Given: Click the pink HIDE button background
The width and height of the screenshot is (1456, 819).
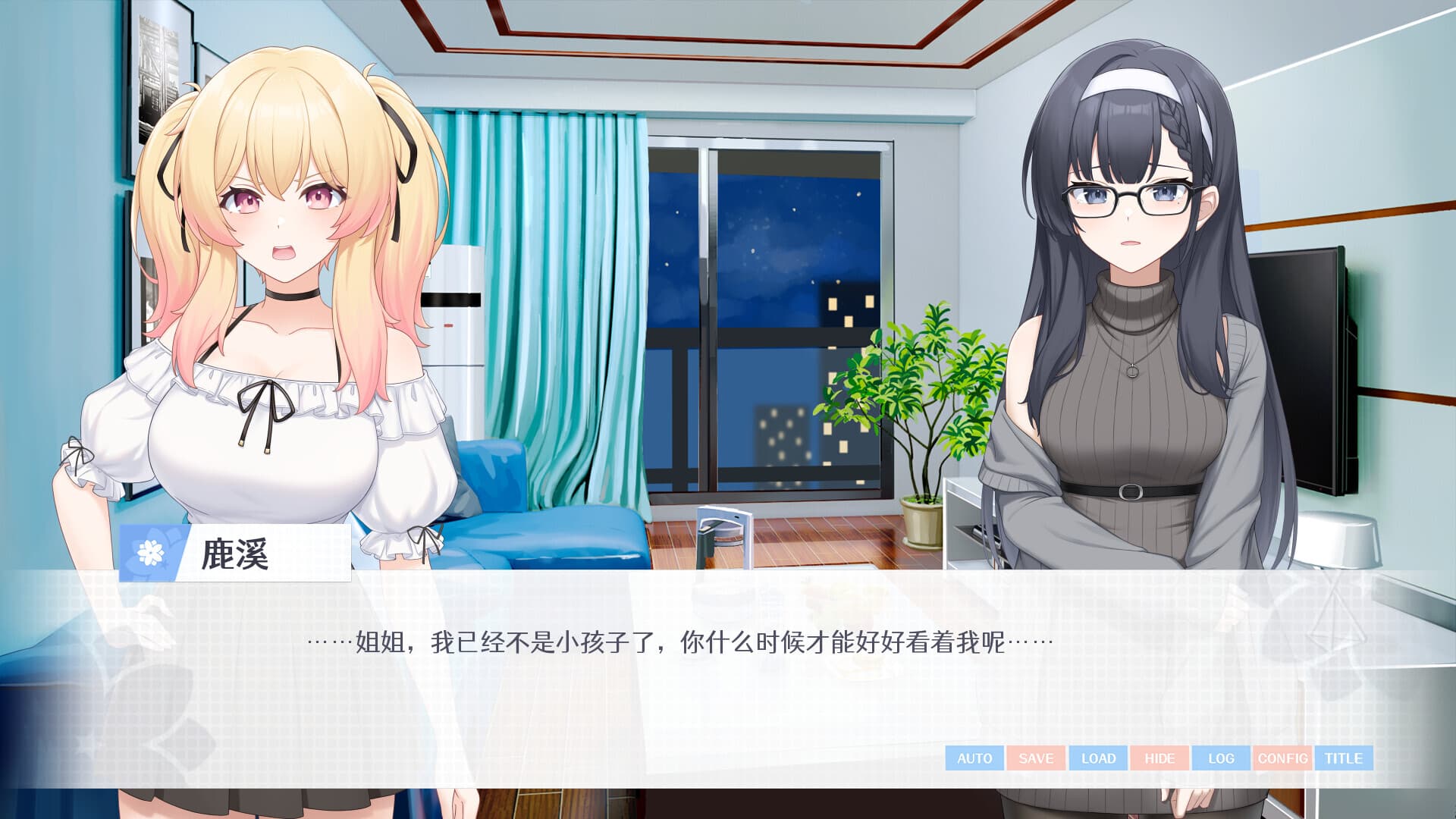Looking at the screenshot, I should click(x=1159, y=758).
